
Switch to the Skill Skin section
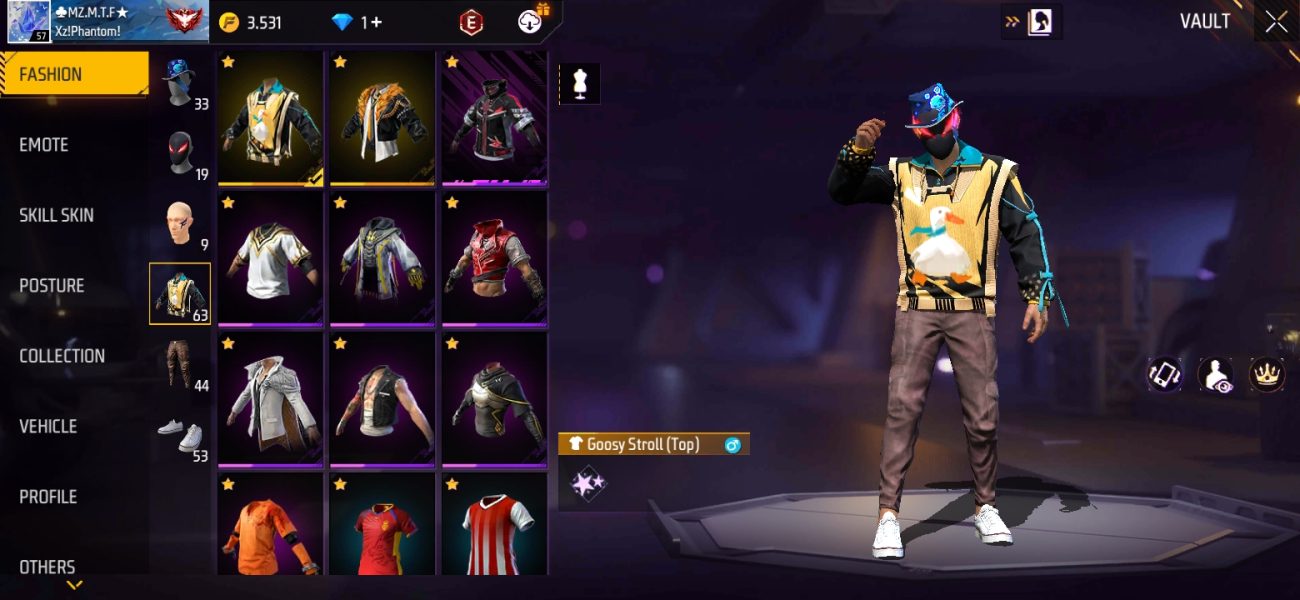click(56, 215)
